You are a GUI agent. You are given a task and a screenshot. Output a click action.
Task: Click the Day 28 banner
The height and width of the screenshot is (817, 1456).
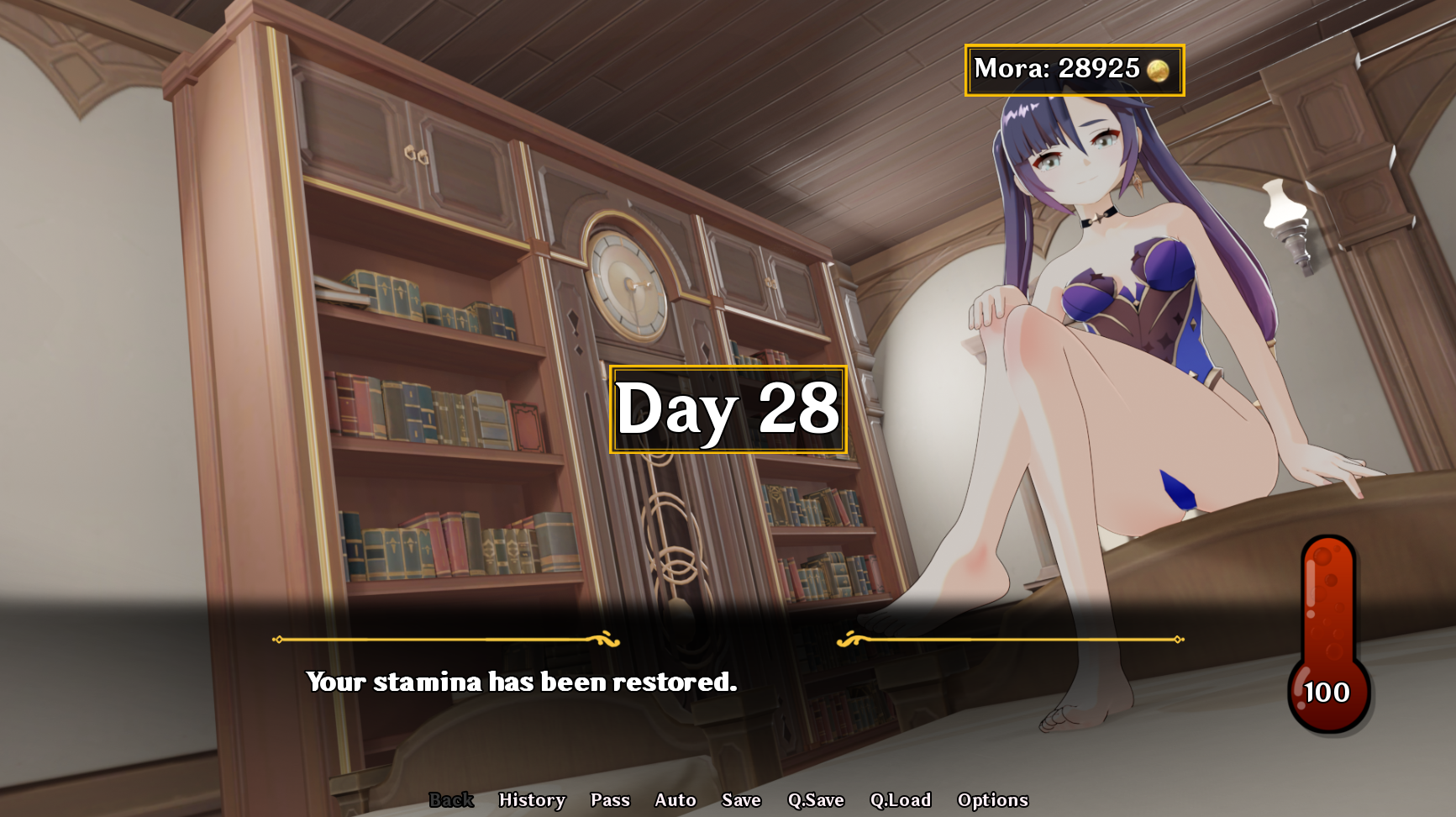(728, 409)
